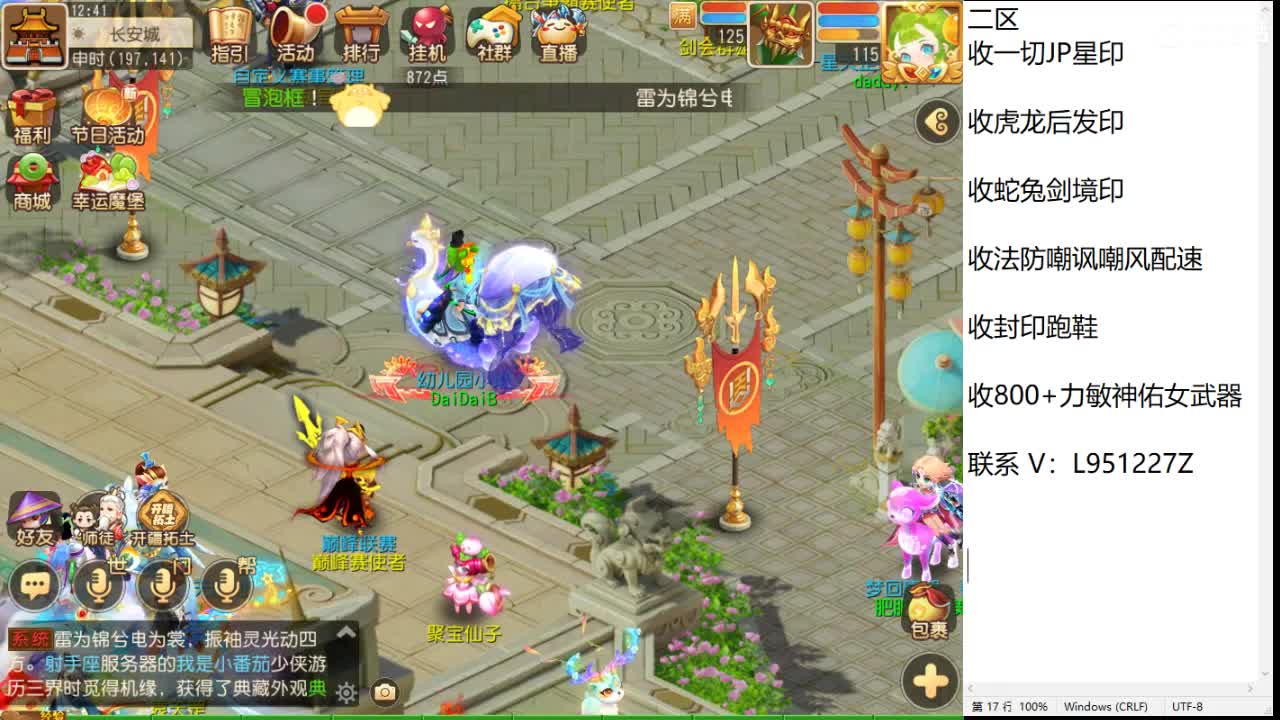Open the 直播 live stream icon
Screen dimensions: 1280x720
(558, 32)
